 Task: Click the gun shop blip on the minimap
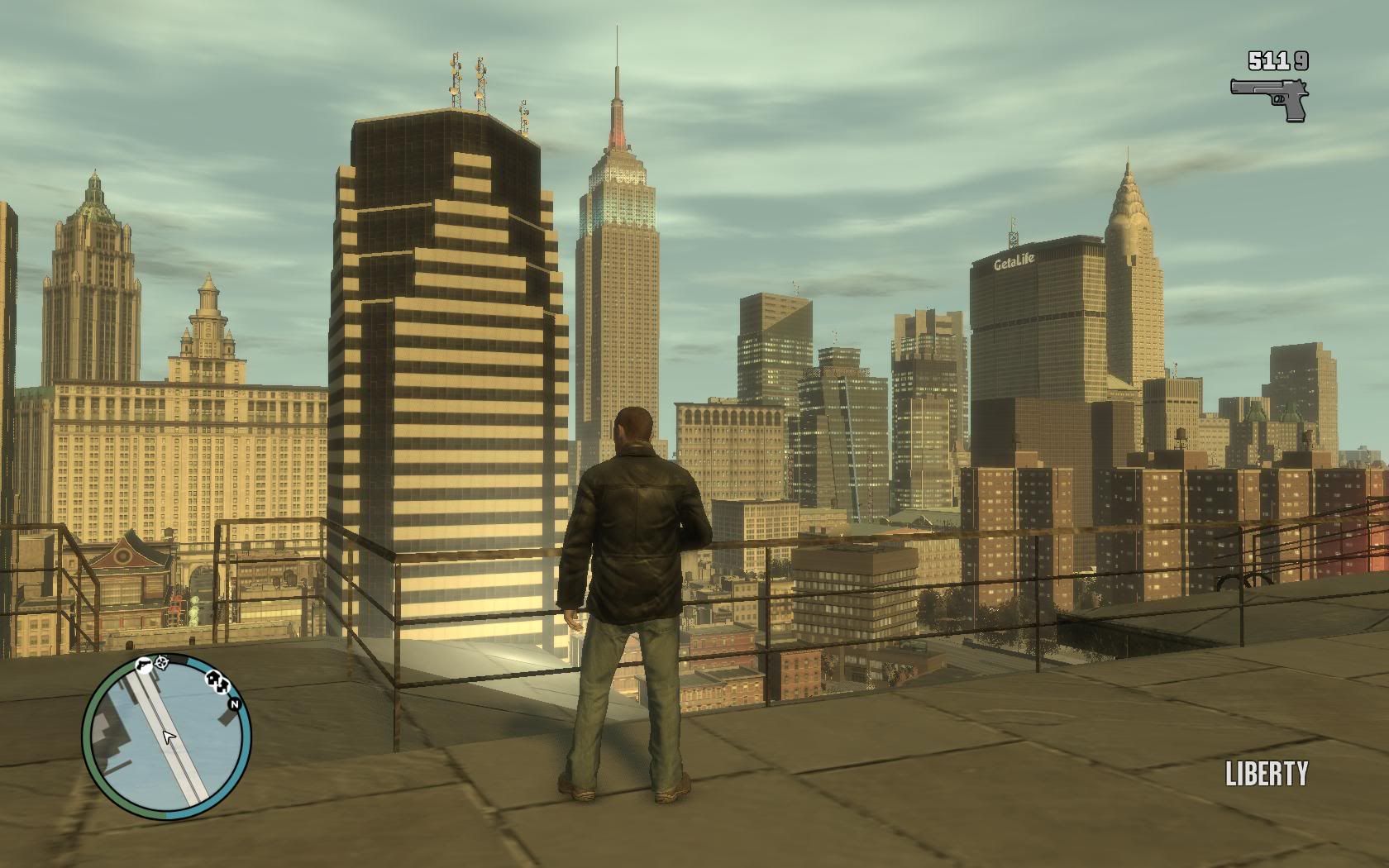(144, 665)
